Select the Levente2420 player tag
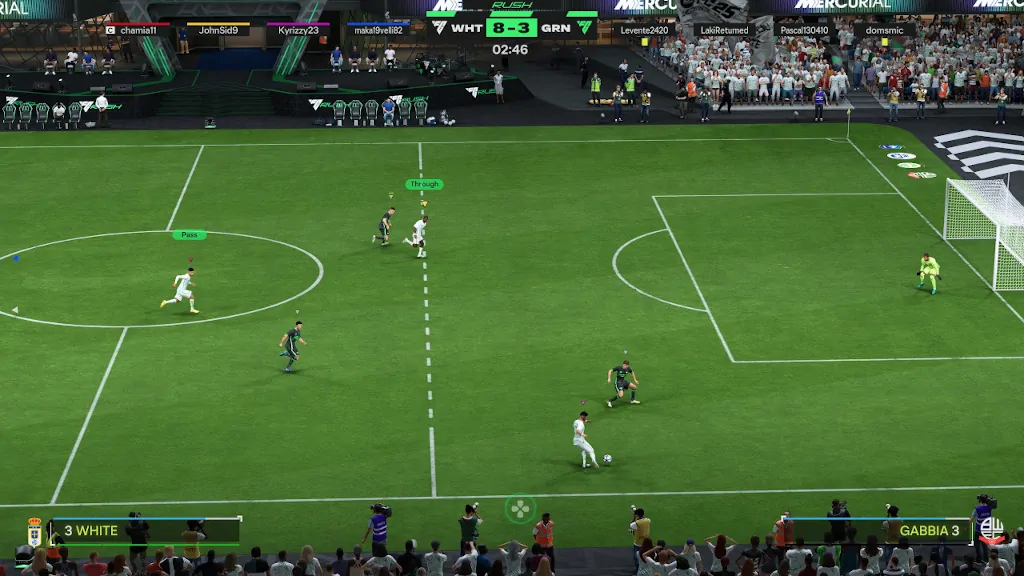This screenshot has height=576, width=1024. point(645,30)
